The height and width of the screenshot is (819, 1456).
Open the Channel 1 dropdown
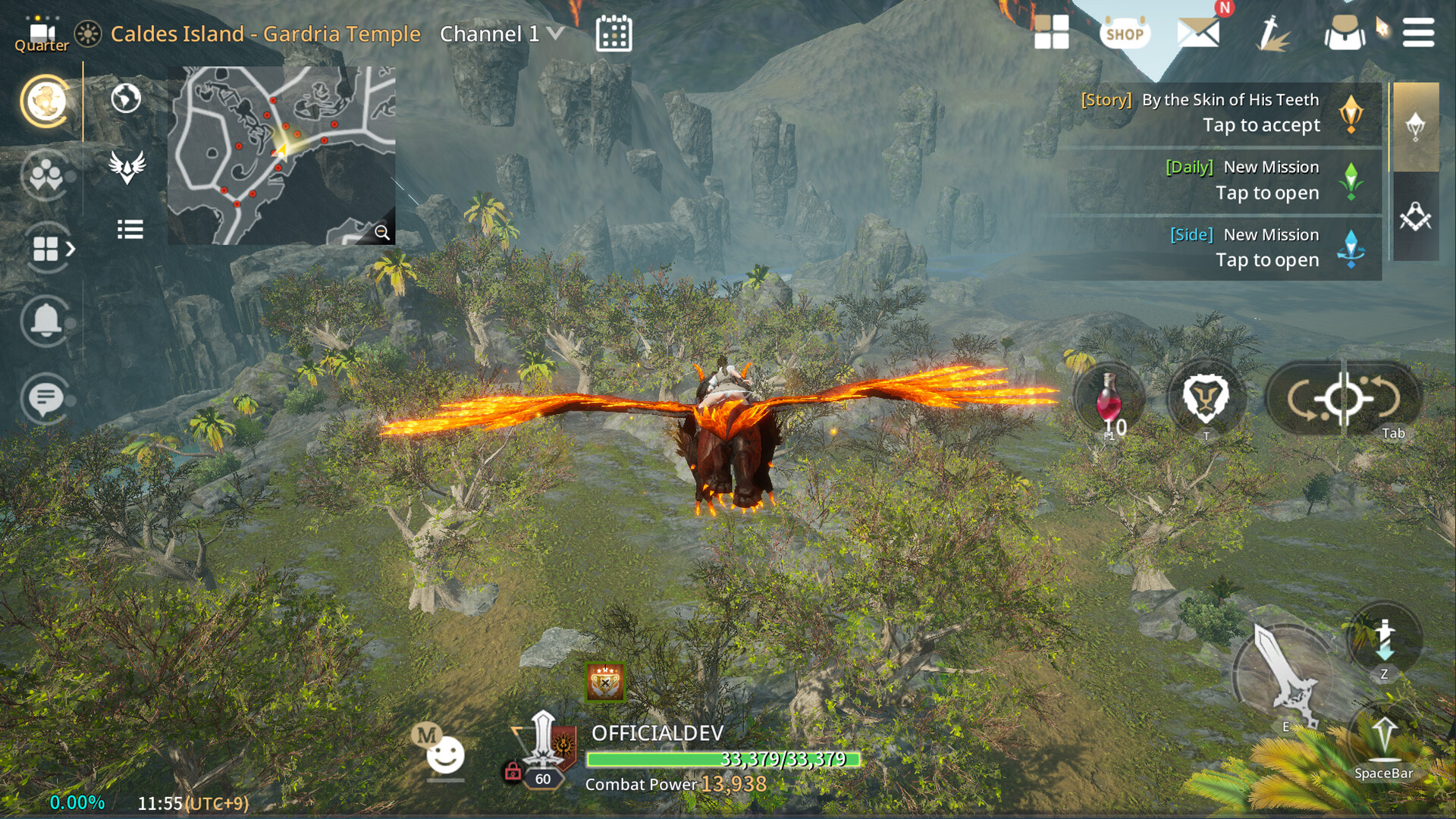[500, 33]
